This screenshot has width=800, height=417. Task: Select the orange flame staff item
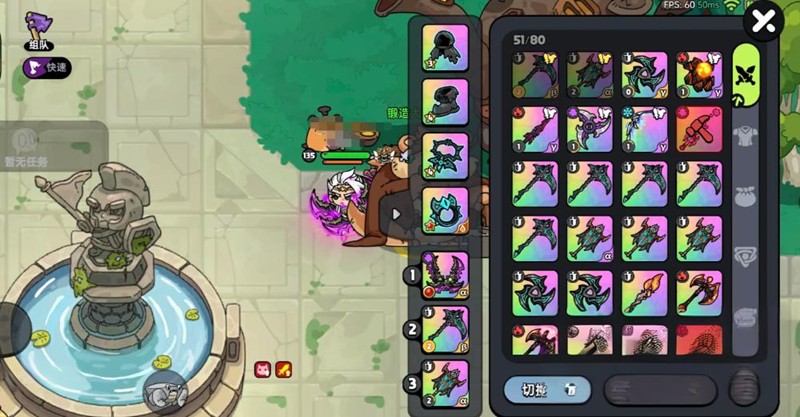coord(644,293)
